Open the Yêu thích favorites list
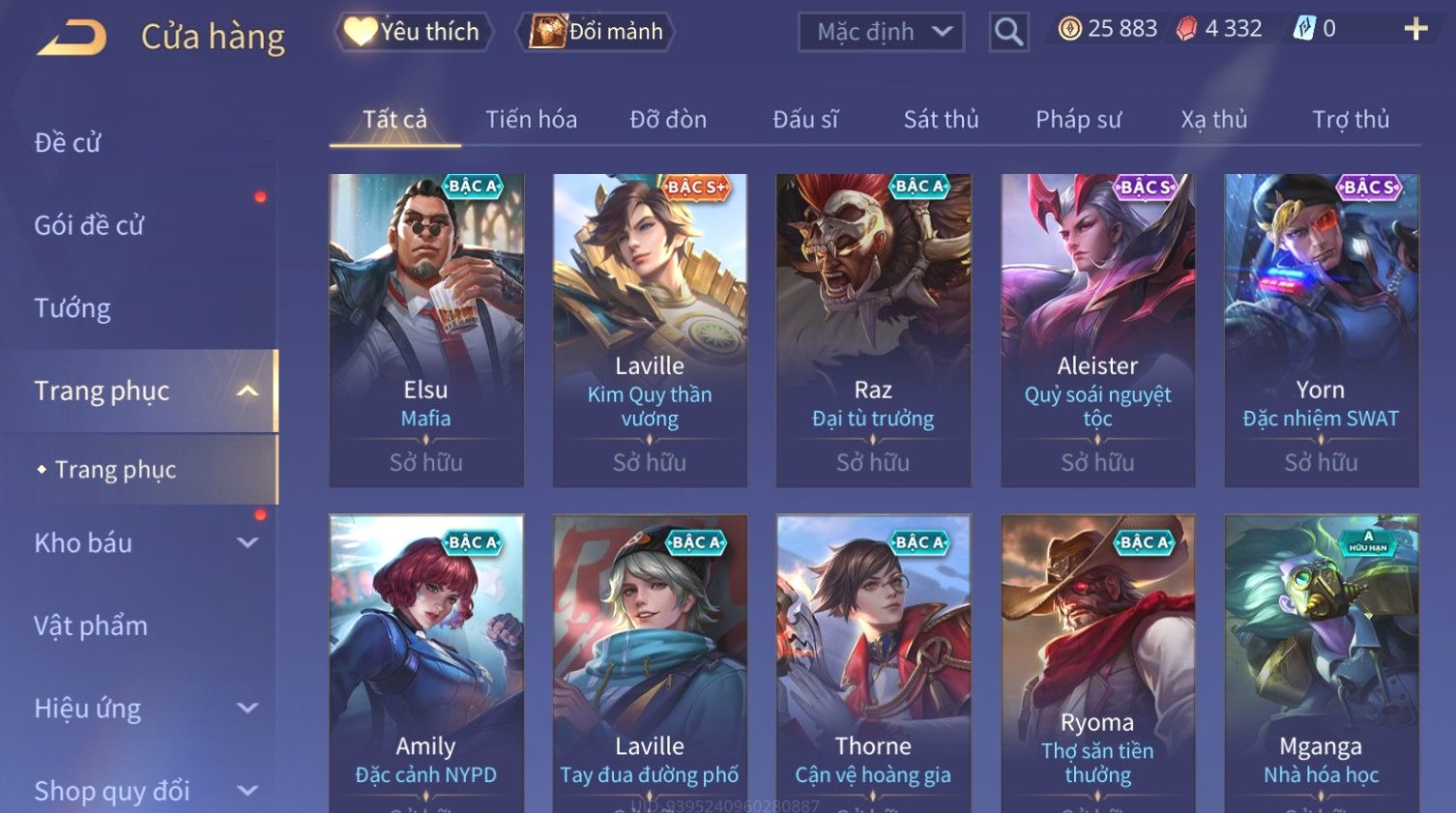The width and height of the screenshot is (1456, 813). [x=413, y=32]
